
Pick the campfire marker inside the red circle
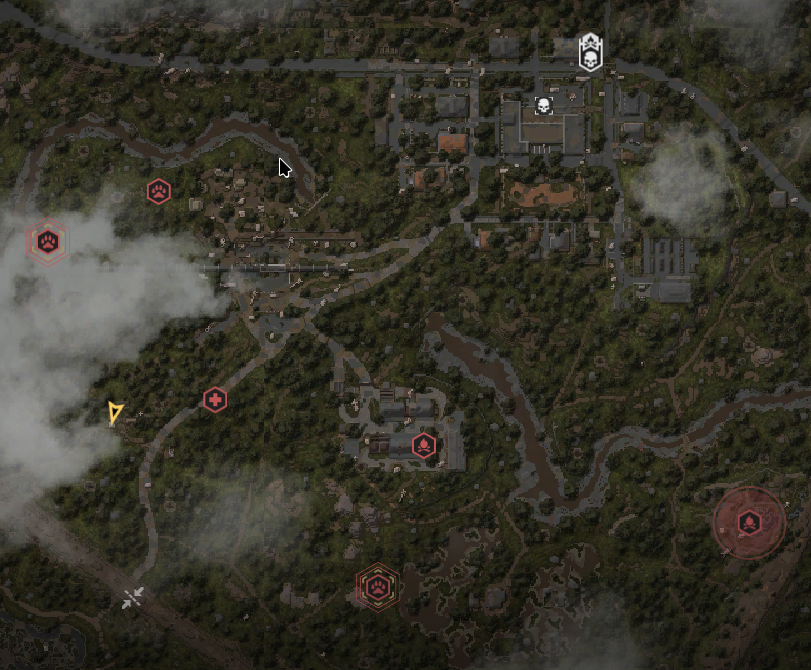tap(749, 522)
